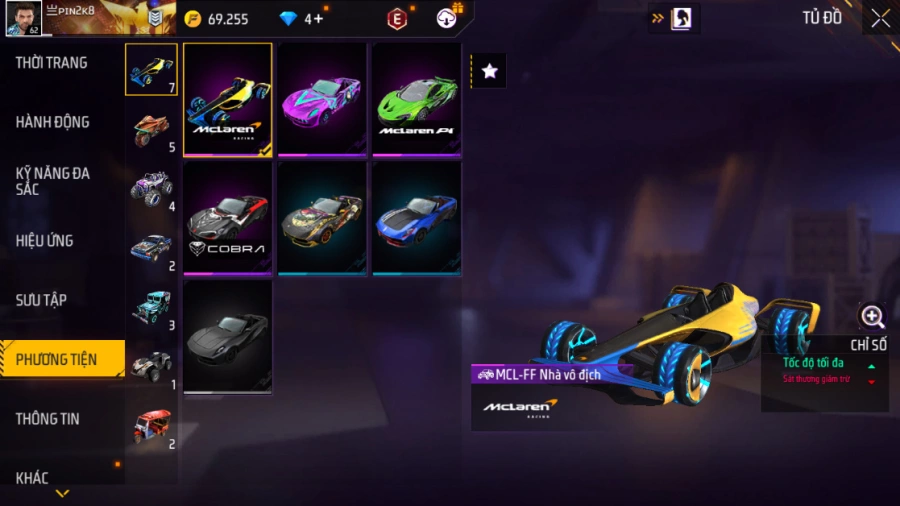Open the Thông Tin tab
Screen dimensions: 900x506
point(47,419)
